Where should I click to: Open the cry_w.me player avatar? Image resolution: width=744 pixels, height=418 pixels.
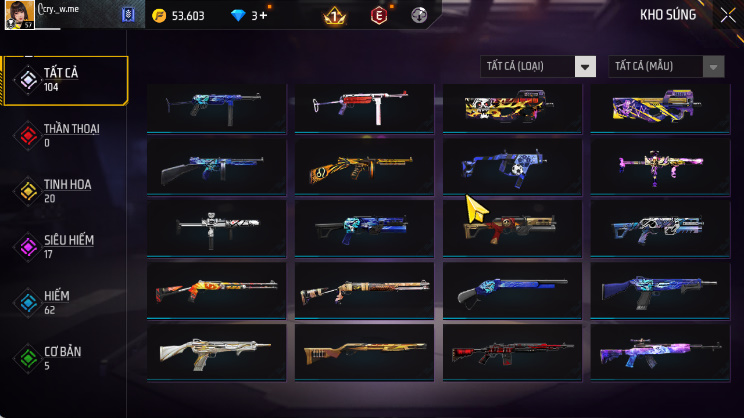point(20,15)
